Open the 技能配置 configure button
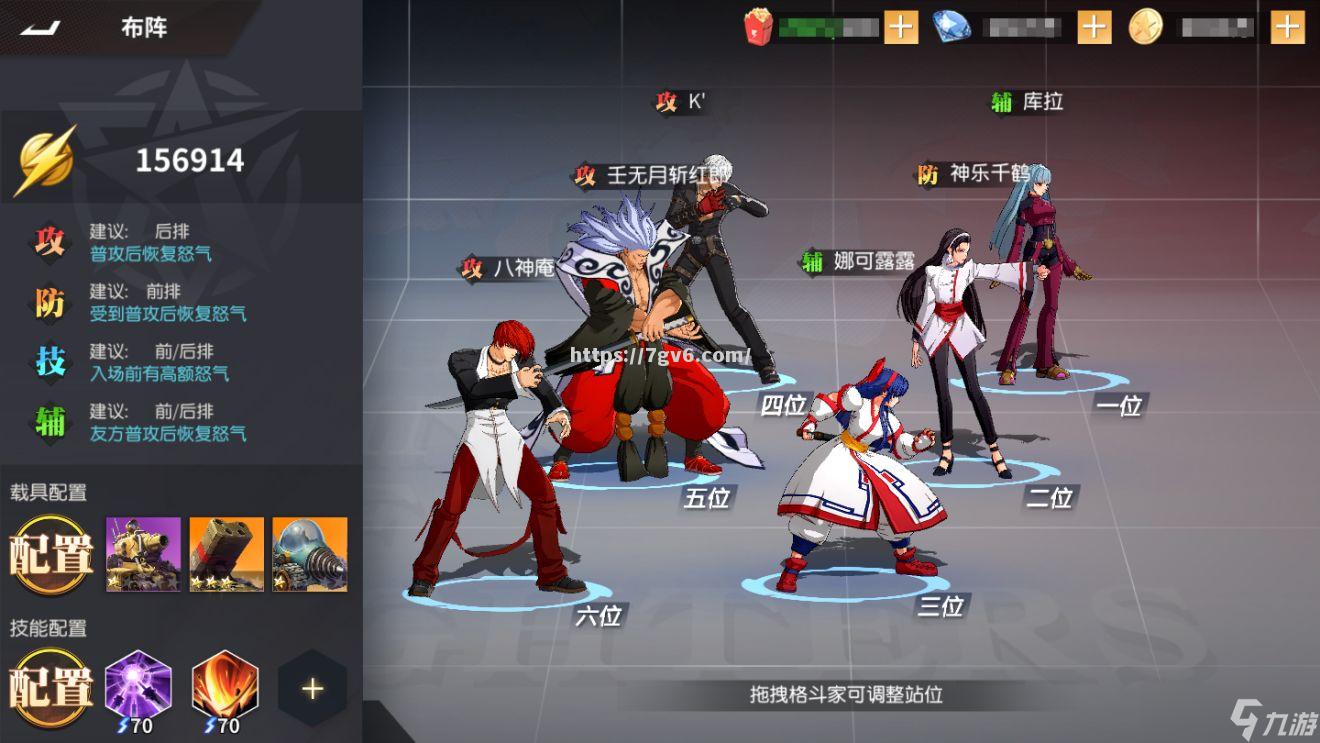1320x743 pixels. [x=50, y=687]
